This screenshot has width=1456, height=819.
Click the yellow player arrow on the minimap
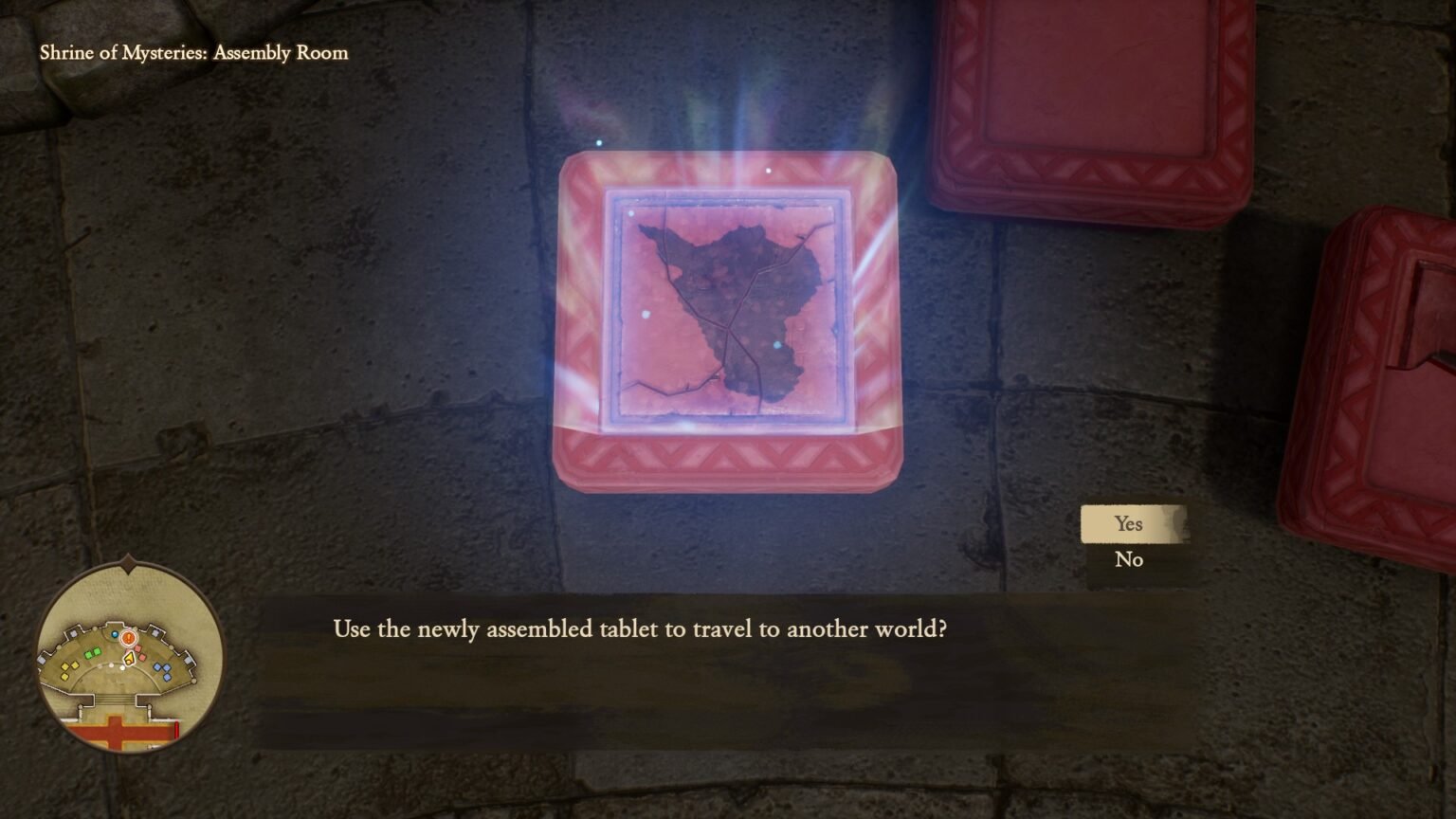coord(129,658)
